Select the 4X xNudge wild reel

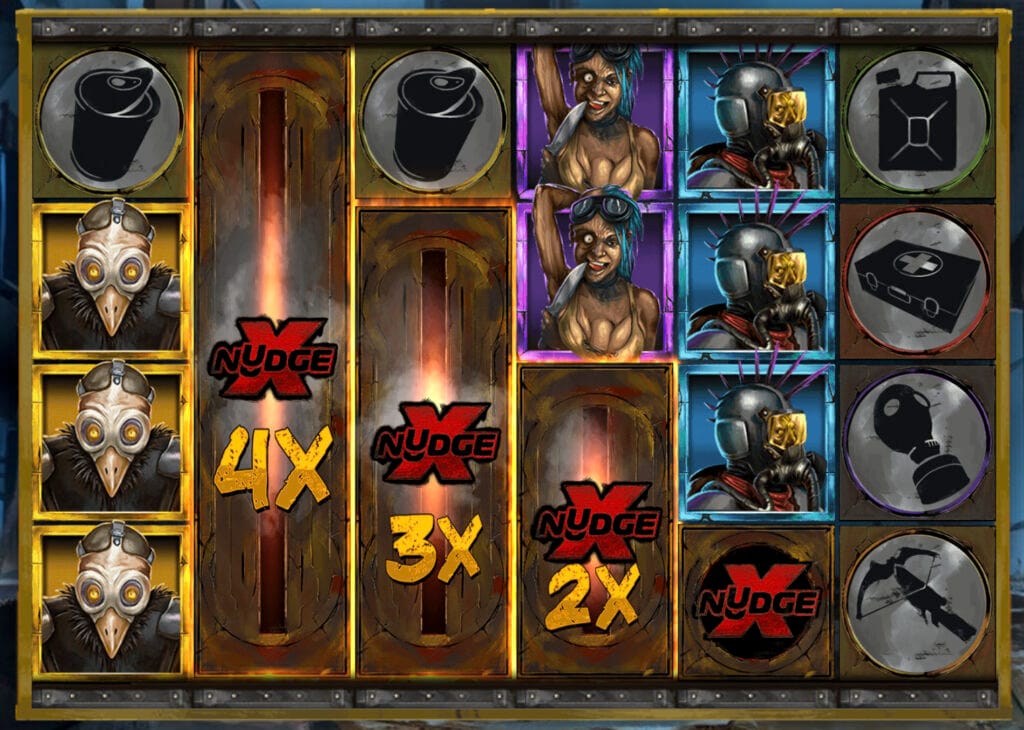tap(272, 360)
